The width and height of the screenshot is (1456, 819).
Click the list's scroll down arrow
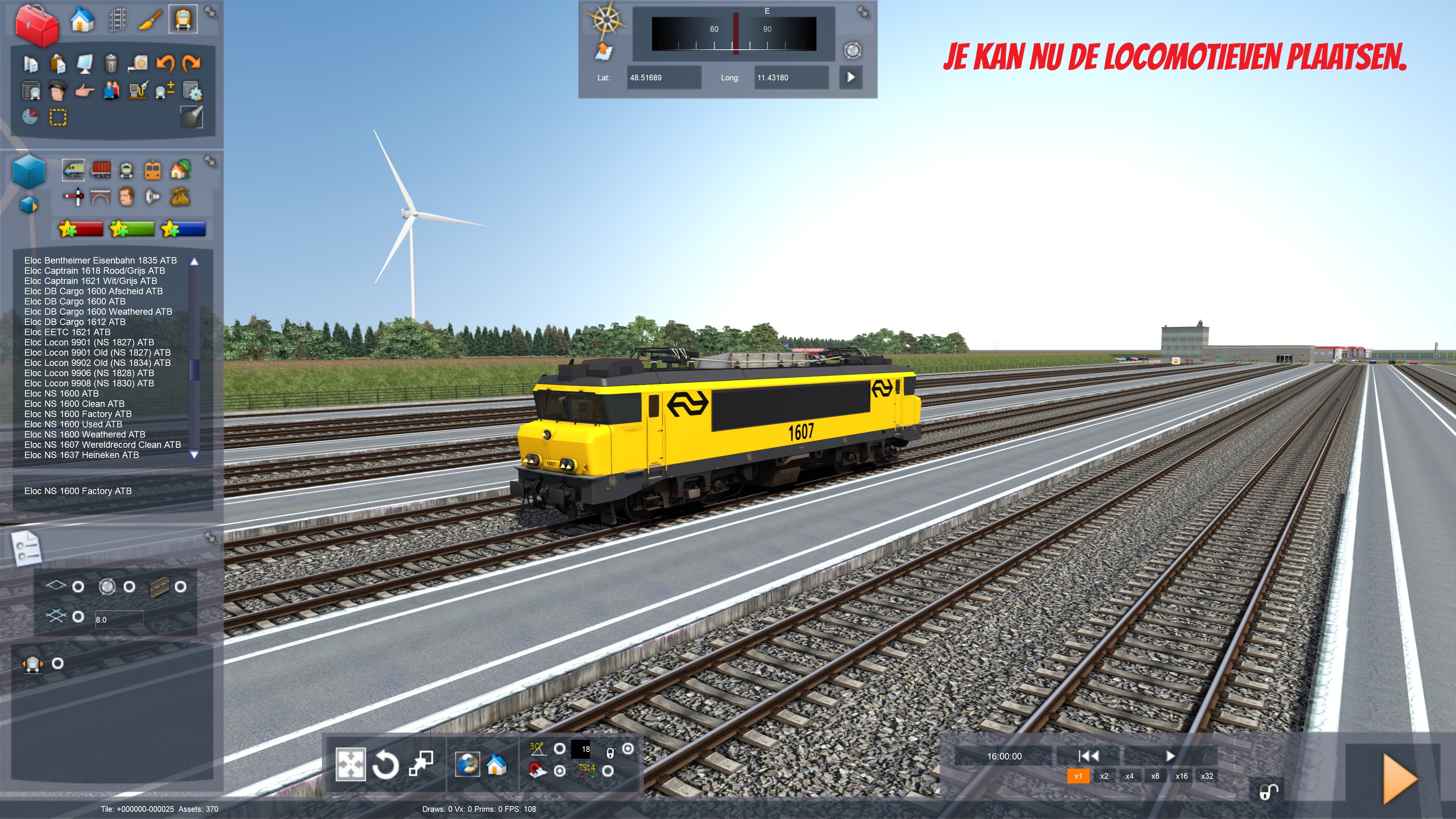(195, 455)
